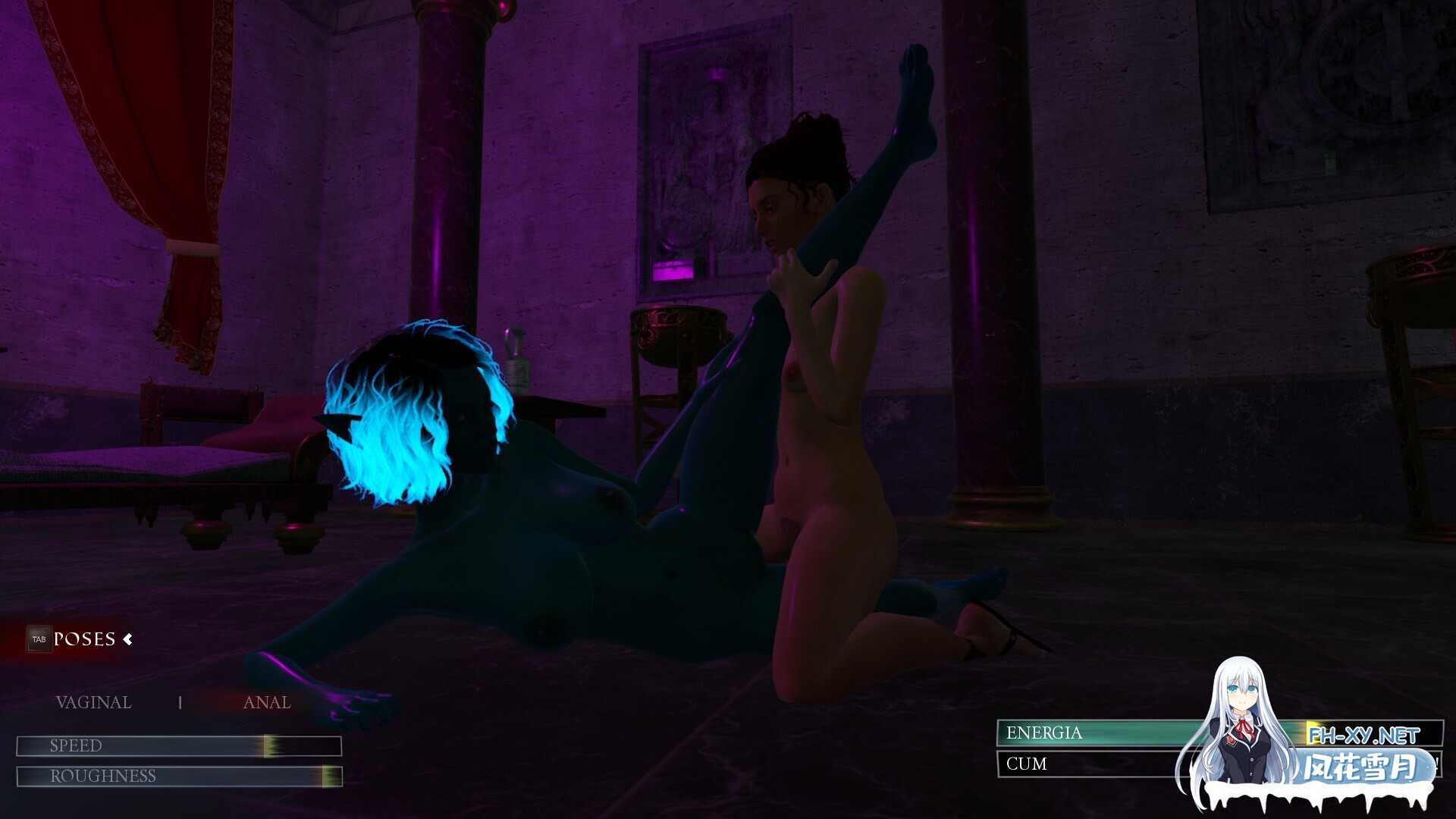The width and height of the screenshot is (1456, 819).
Task: Expand the Poses menu
Action: click(x=85, y=639)
